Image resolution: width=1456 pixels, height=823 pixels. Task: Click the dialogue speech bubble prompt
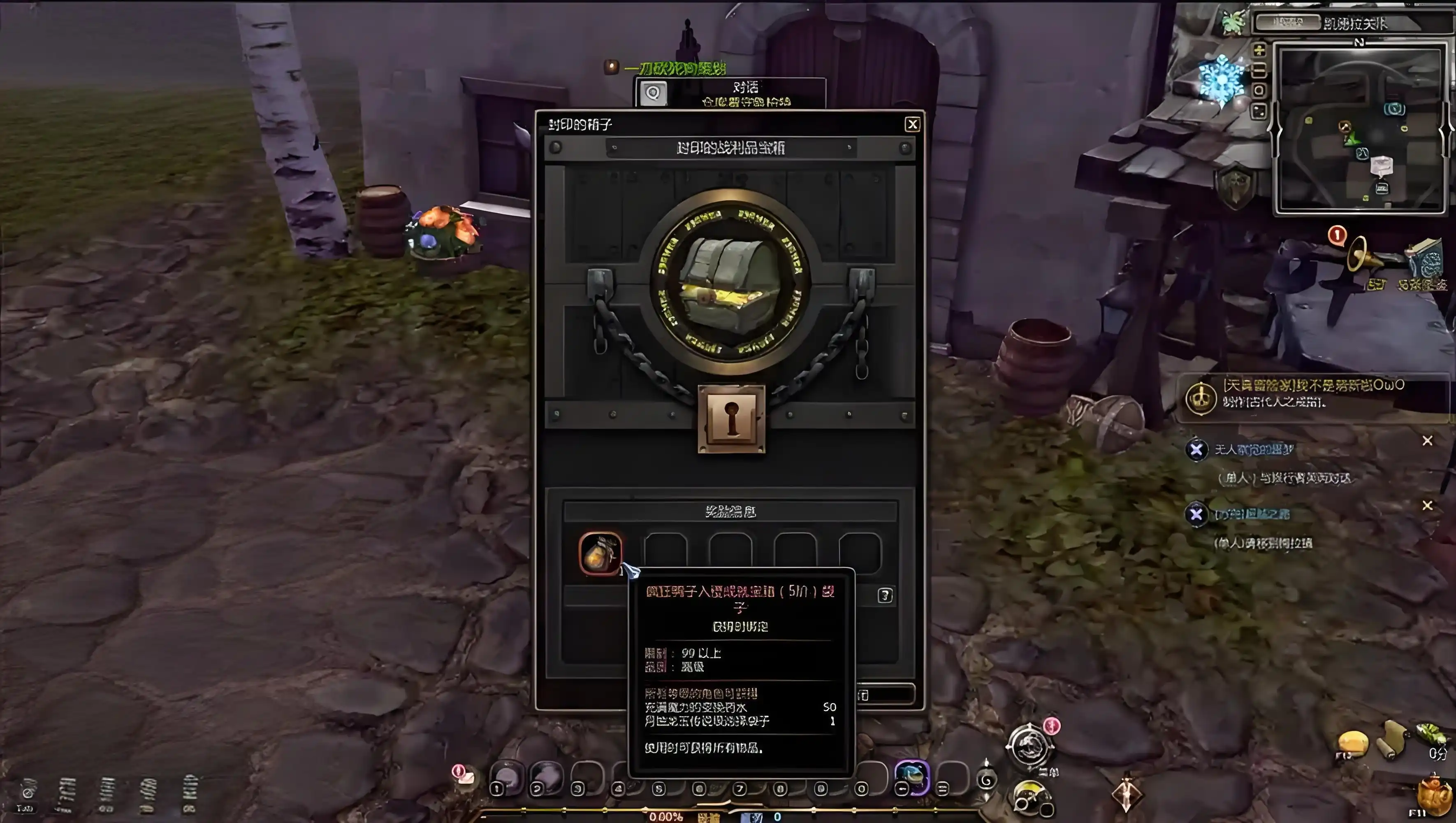click(654, 93)
